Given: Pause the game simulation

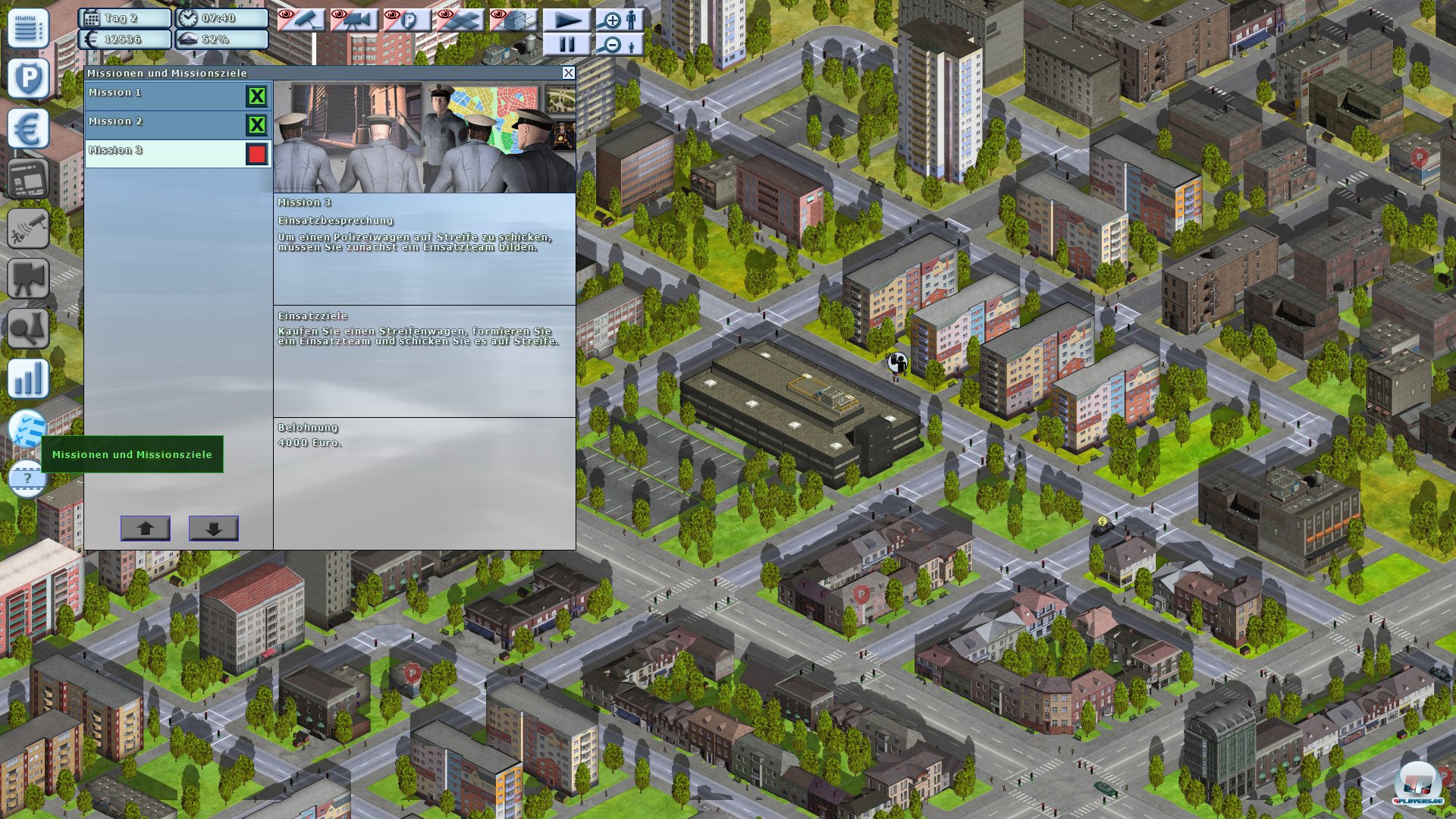Looking at the screenshot, I should point(566,45).
